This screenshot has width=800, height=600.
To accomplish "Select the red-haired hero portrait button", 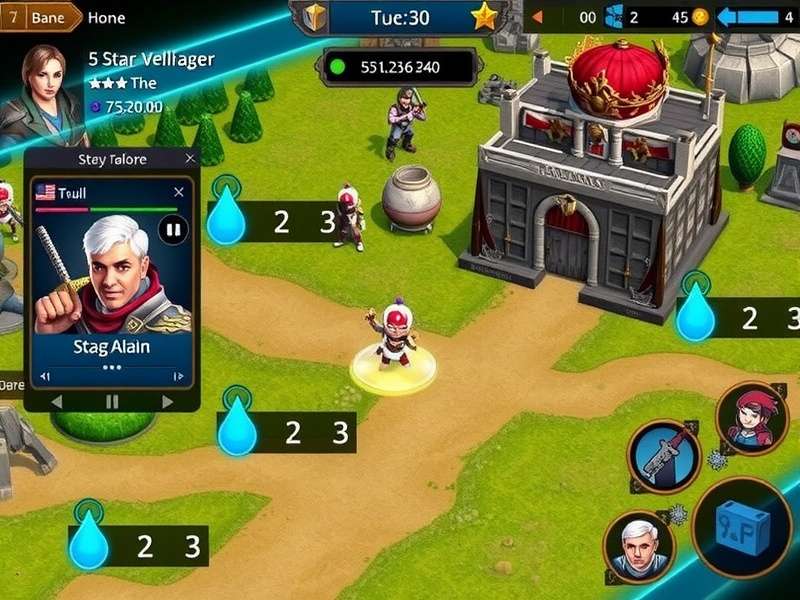I will (x=752, y=418).
